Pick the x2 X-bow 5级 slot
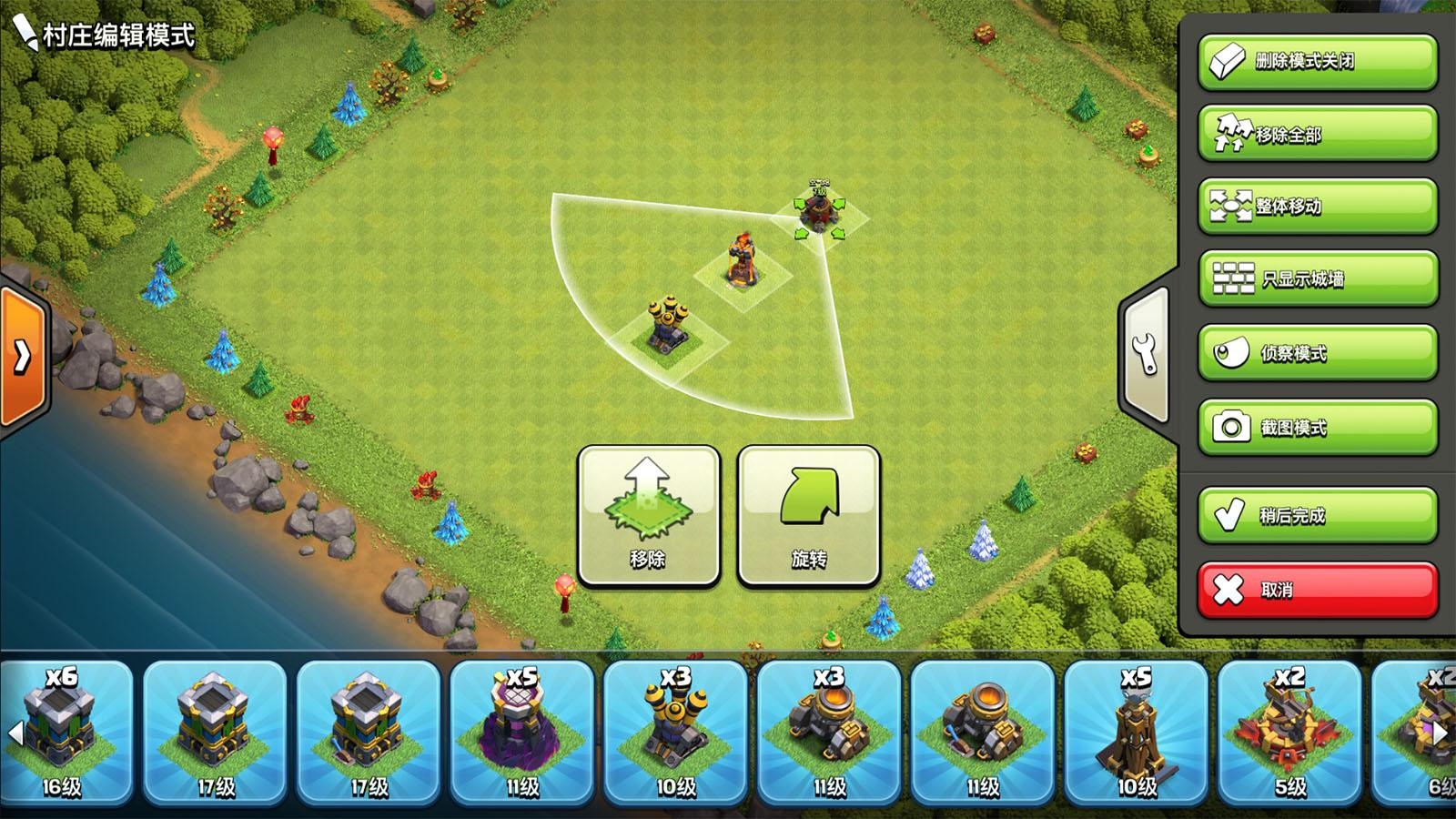The height and width of the screenshot is (819, 1456). [x=1289, y=733]
